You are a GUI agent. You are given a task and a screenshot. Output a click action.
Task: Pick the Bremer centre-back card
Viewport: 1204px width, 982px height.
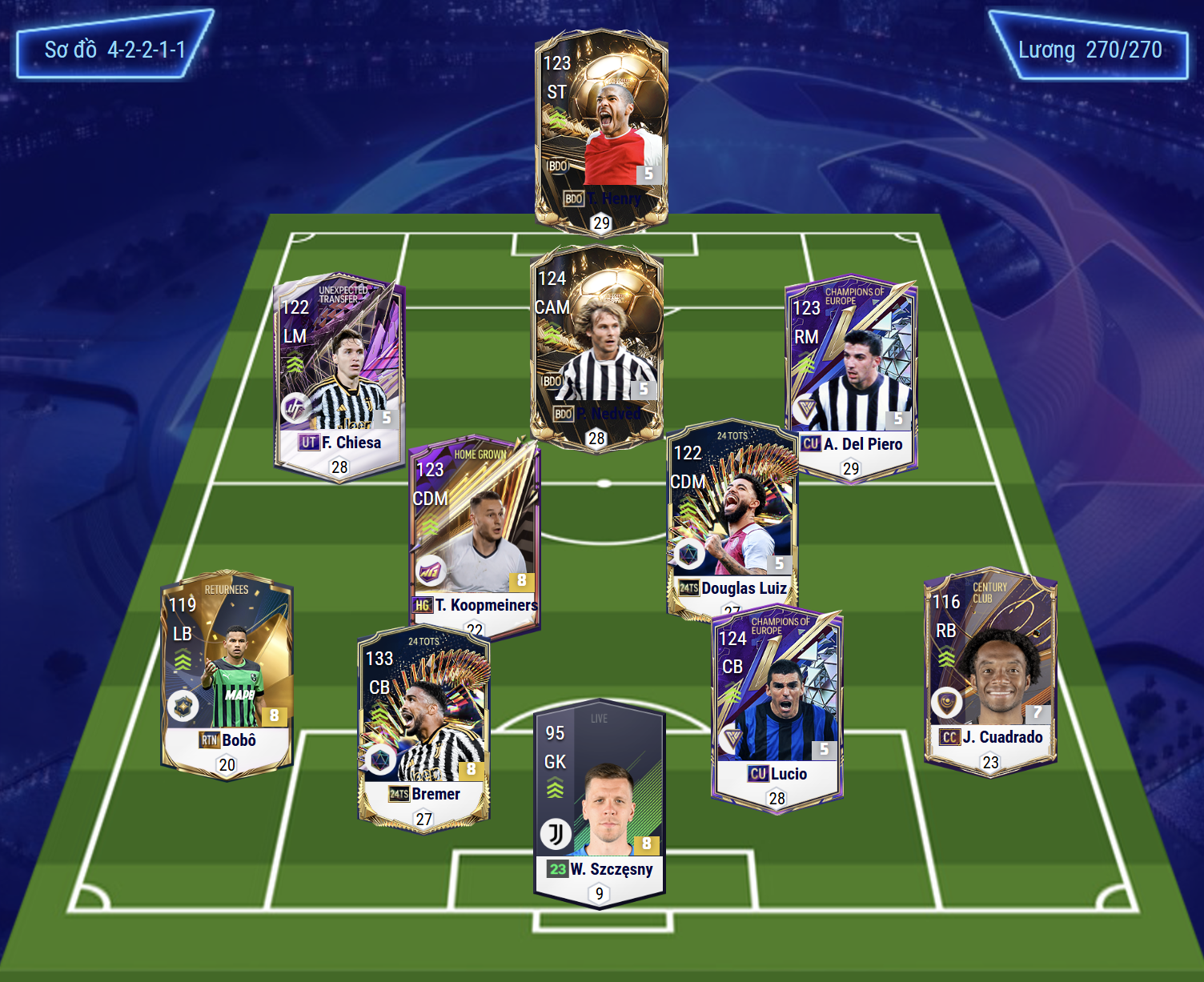tap(423, 728)
